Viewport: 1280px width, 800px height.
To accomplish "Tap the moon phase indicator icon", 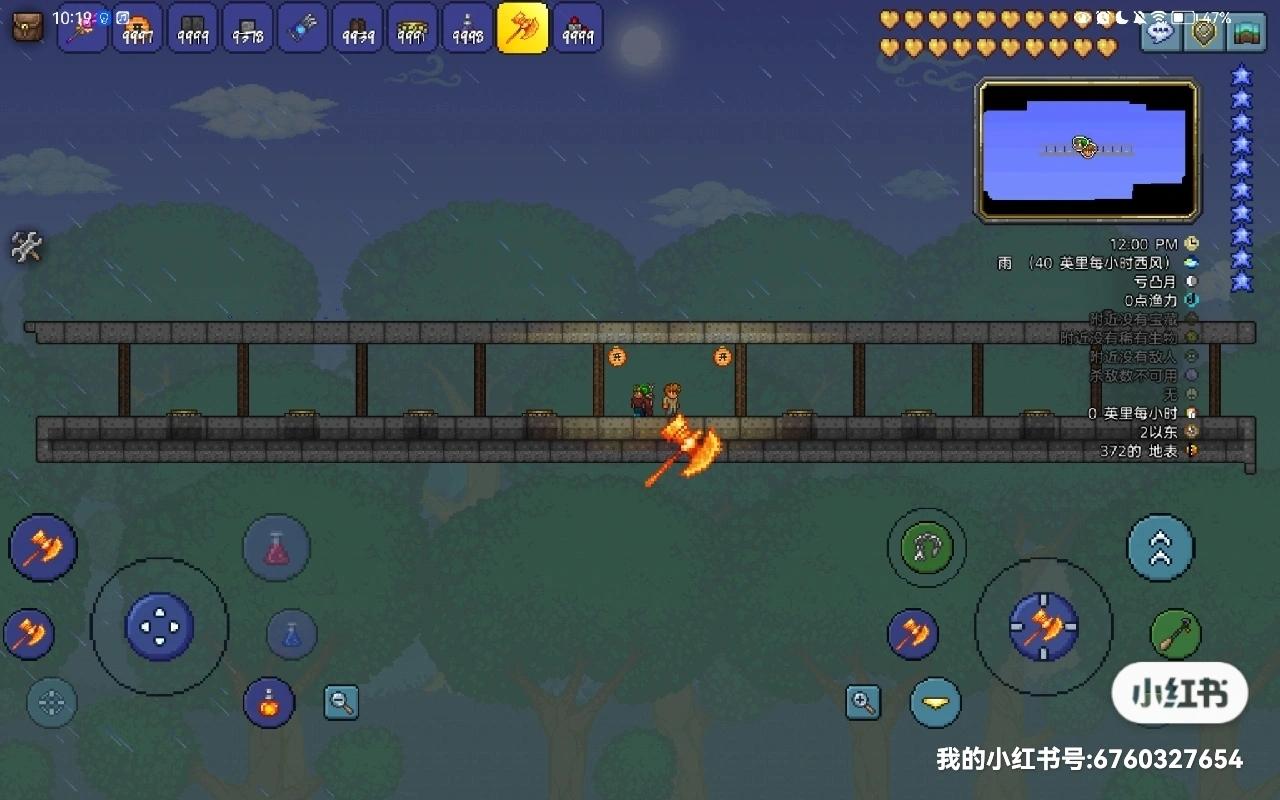I will click(1190, 280).
